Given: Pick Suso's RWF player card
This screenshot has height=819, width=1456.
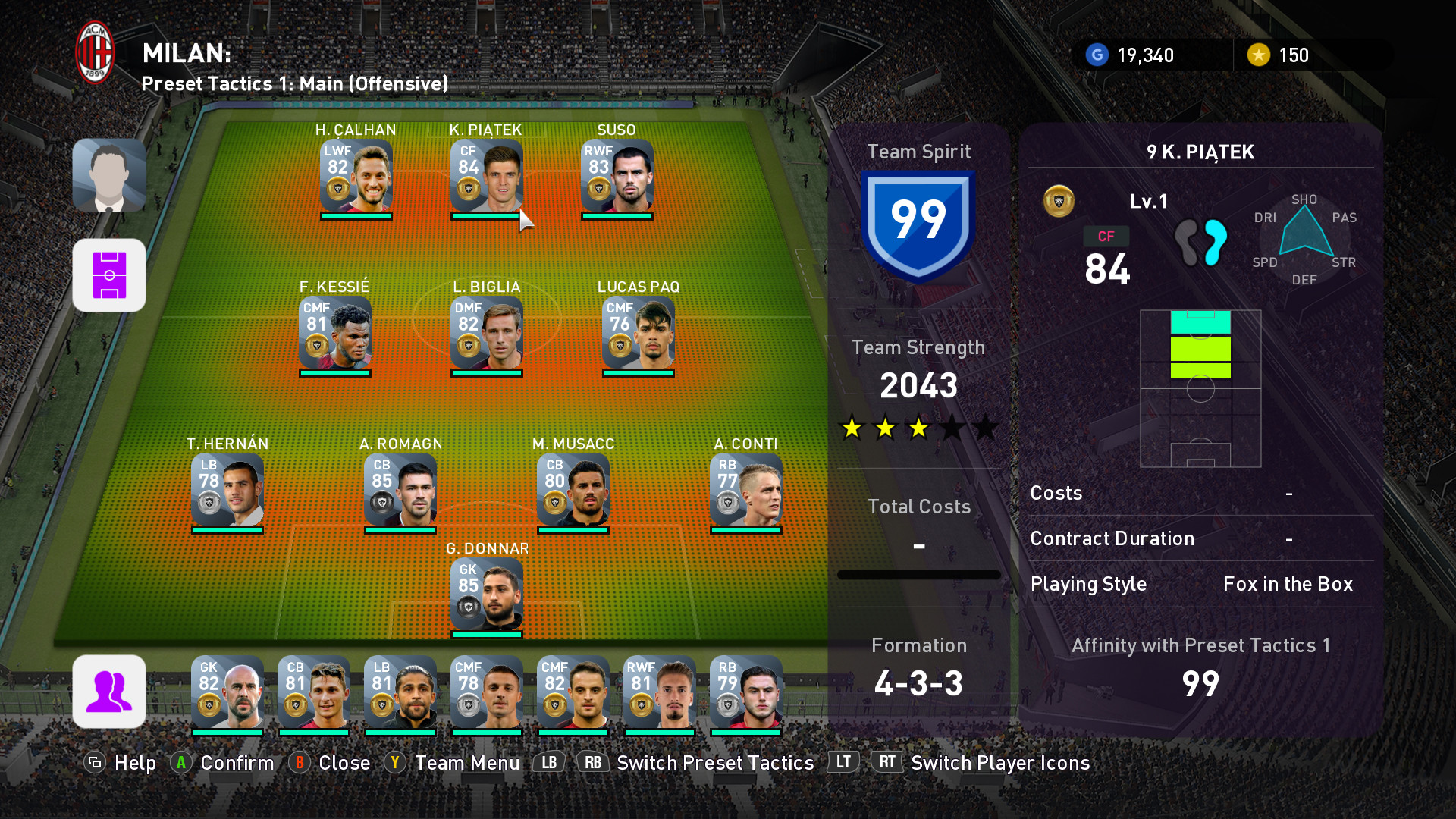Looking at the screenshot, I should [617, 176].
